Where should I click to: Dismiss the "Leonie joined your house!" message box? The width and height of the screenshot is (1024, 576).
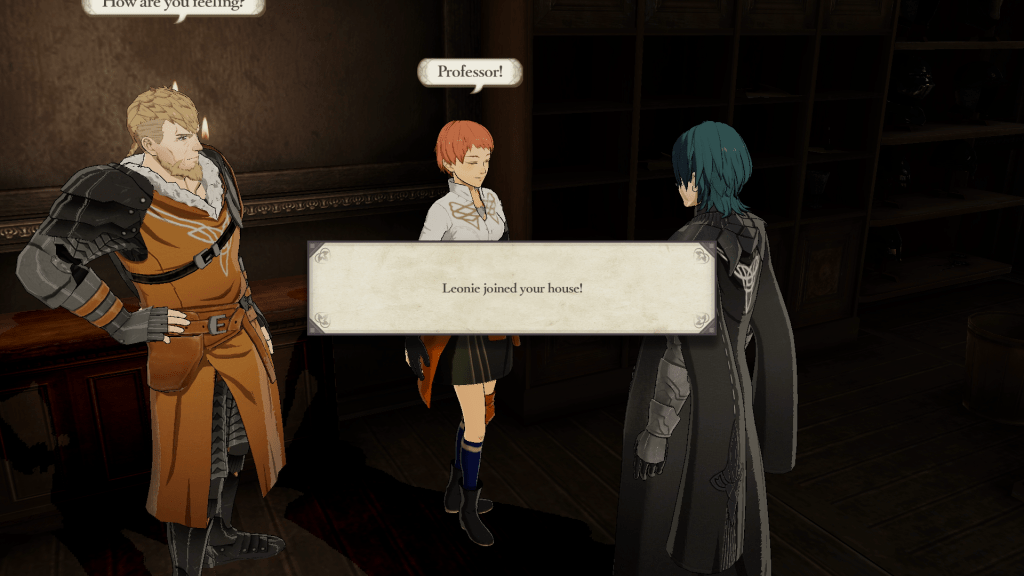click(511, 288)
